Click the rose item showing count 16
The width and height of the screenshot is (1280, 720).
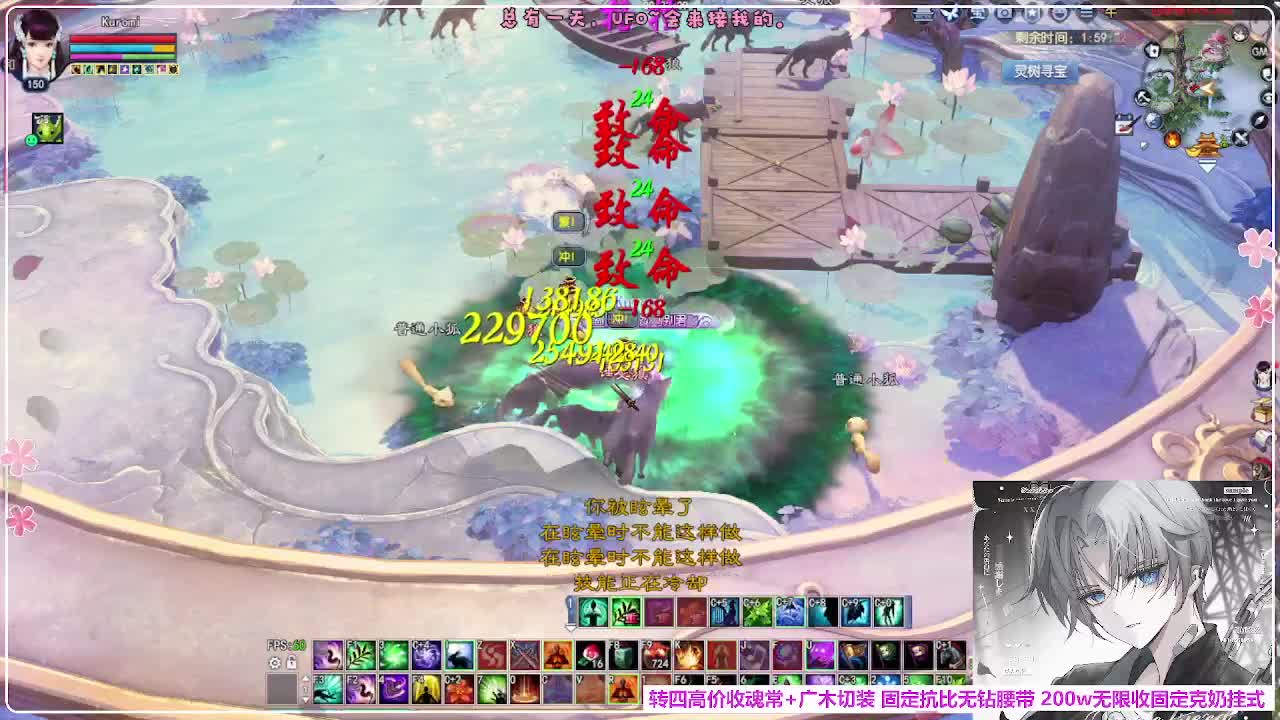click(589, 653)
